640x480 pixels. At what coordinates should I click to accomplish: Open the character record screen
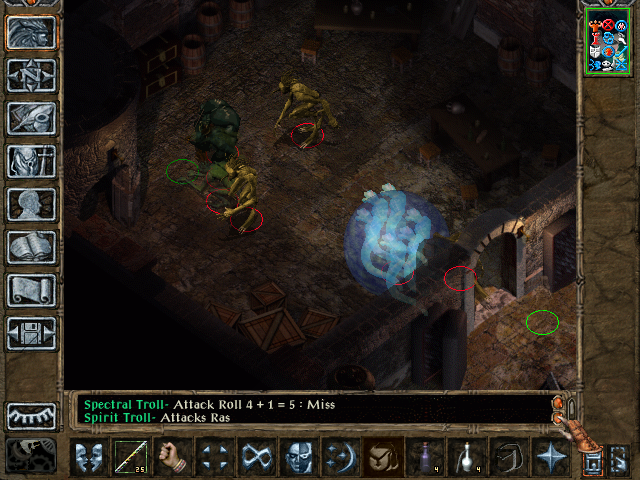tap(31, 204)
